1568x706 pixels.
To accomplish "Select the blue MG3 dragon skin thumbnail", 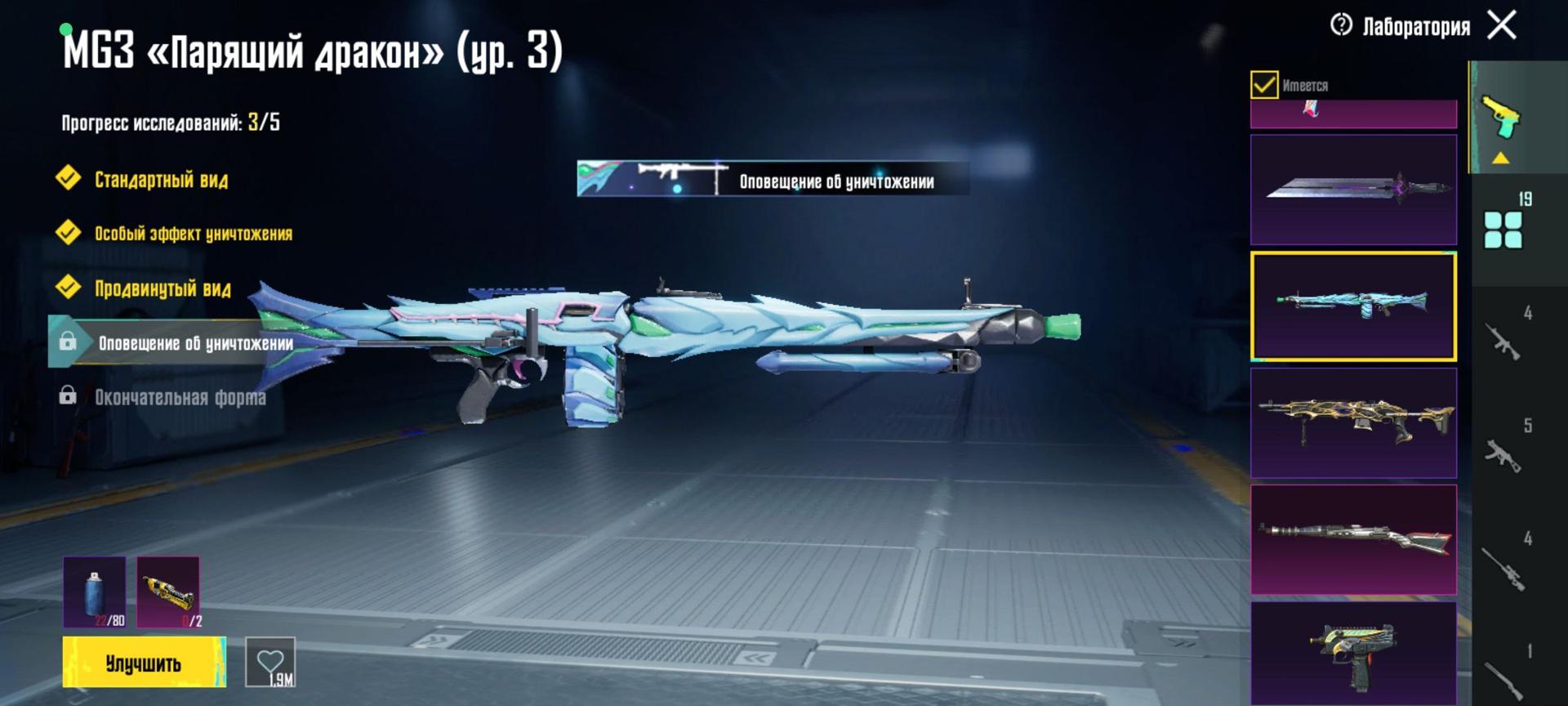I will [x=1353, y=306].
